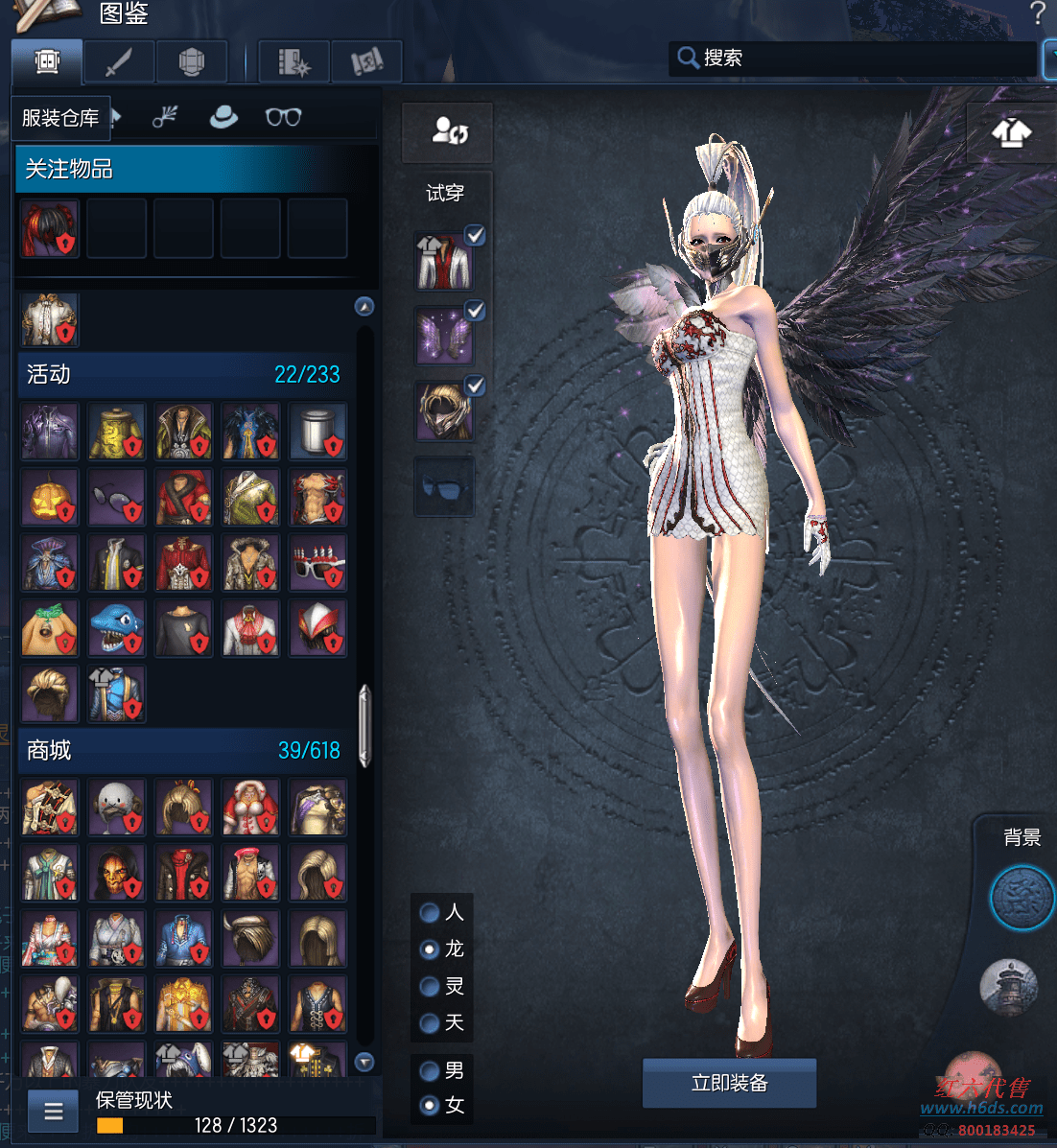Select the pumpkin head item
This screenshot has width=1057, height=1148.
click(x=50, y=498)
